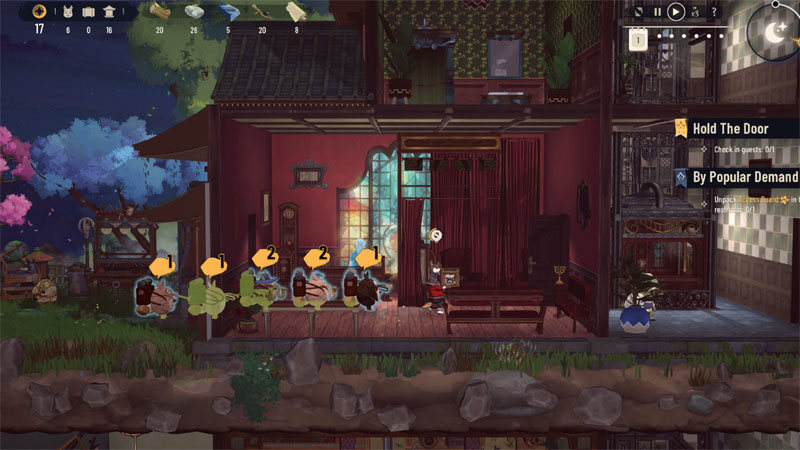
Task: Select the wood log resource
Action: coord(159,11)
